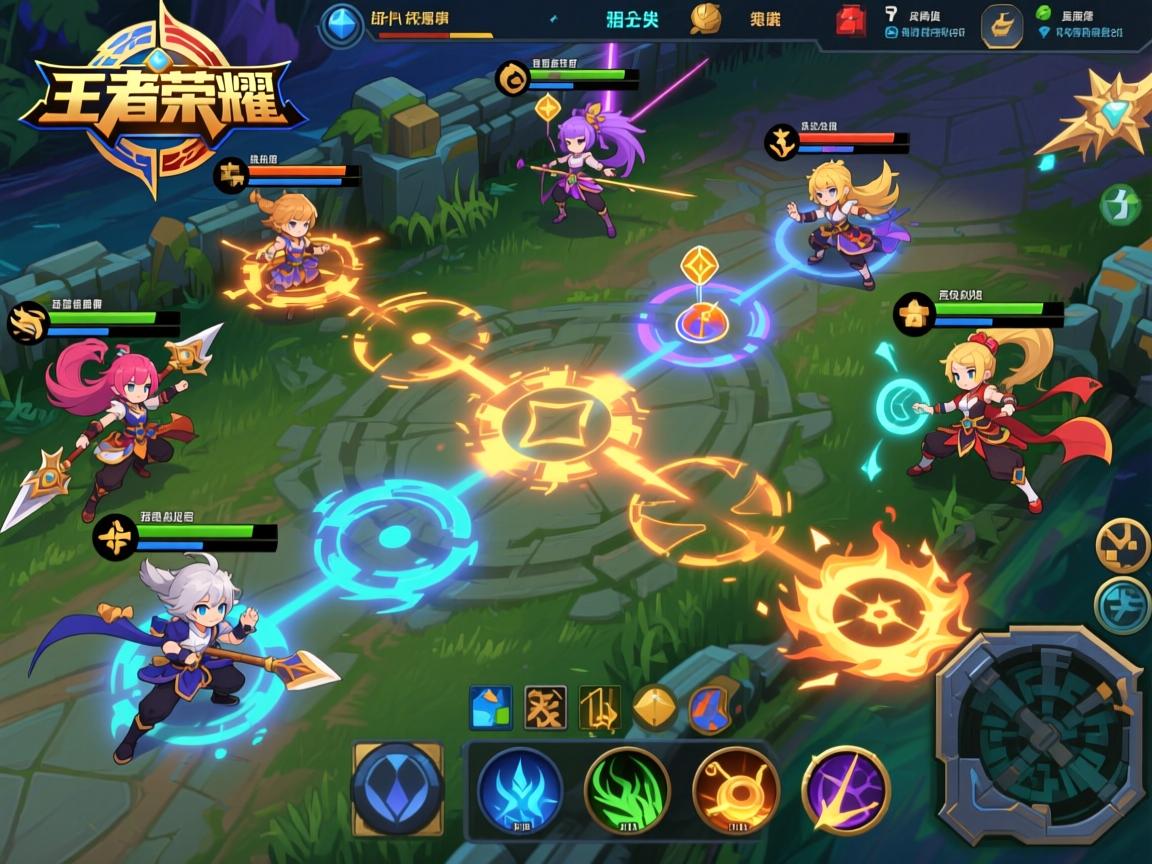Click the round teal button above minimap
The image size is (1152, 864).
click(x=1123, y=606)
